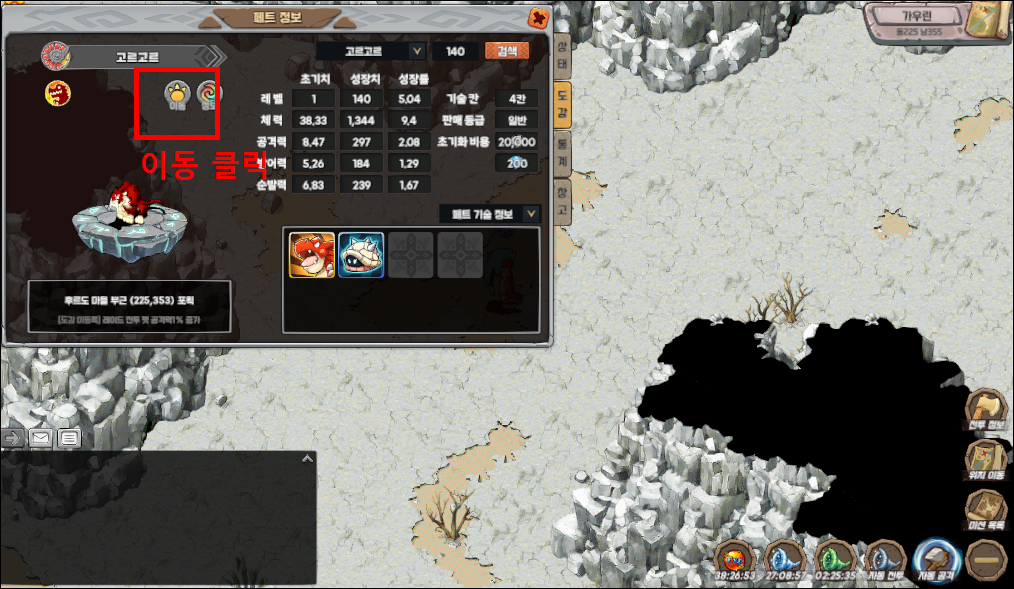Collapse the HUD with the minus button
This screenshot has width=1014, height=589.
pos(987,560)
